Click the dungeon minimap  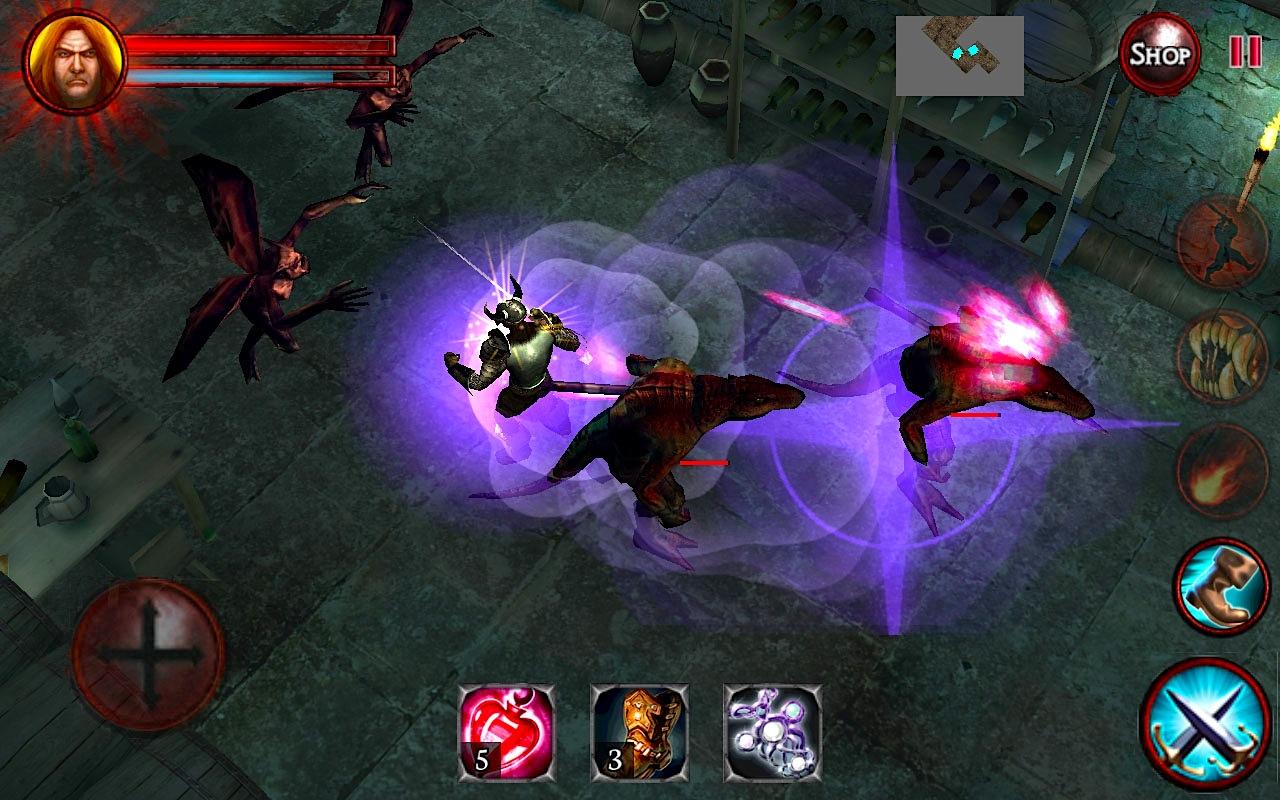click(959, 55)
